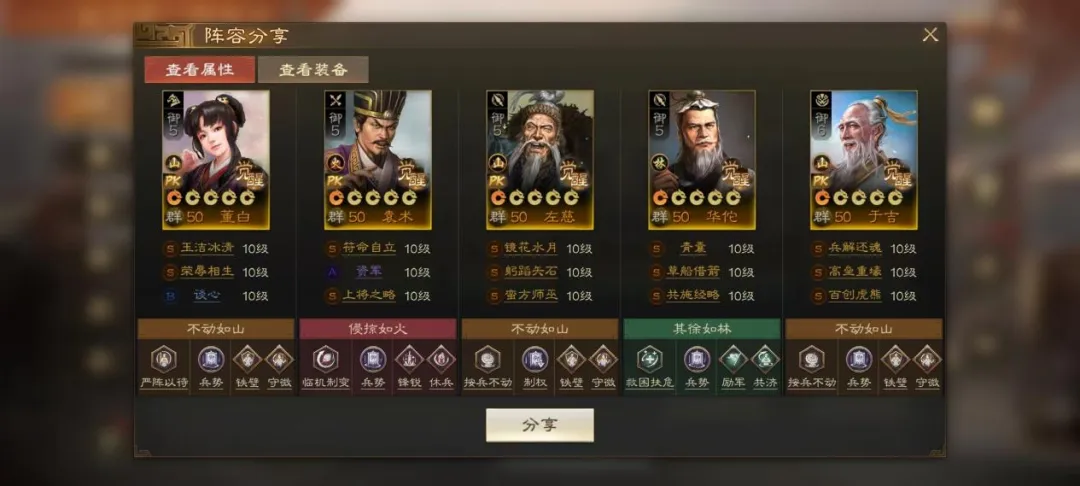This screenshot has width=1080, height=486.
Task: Open the 查看装备 tab
Action: pyautogui.click(x=313, y=69)
